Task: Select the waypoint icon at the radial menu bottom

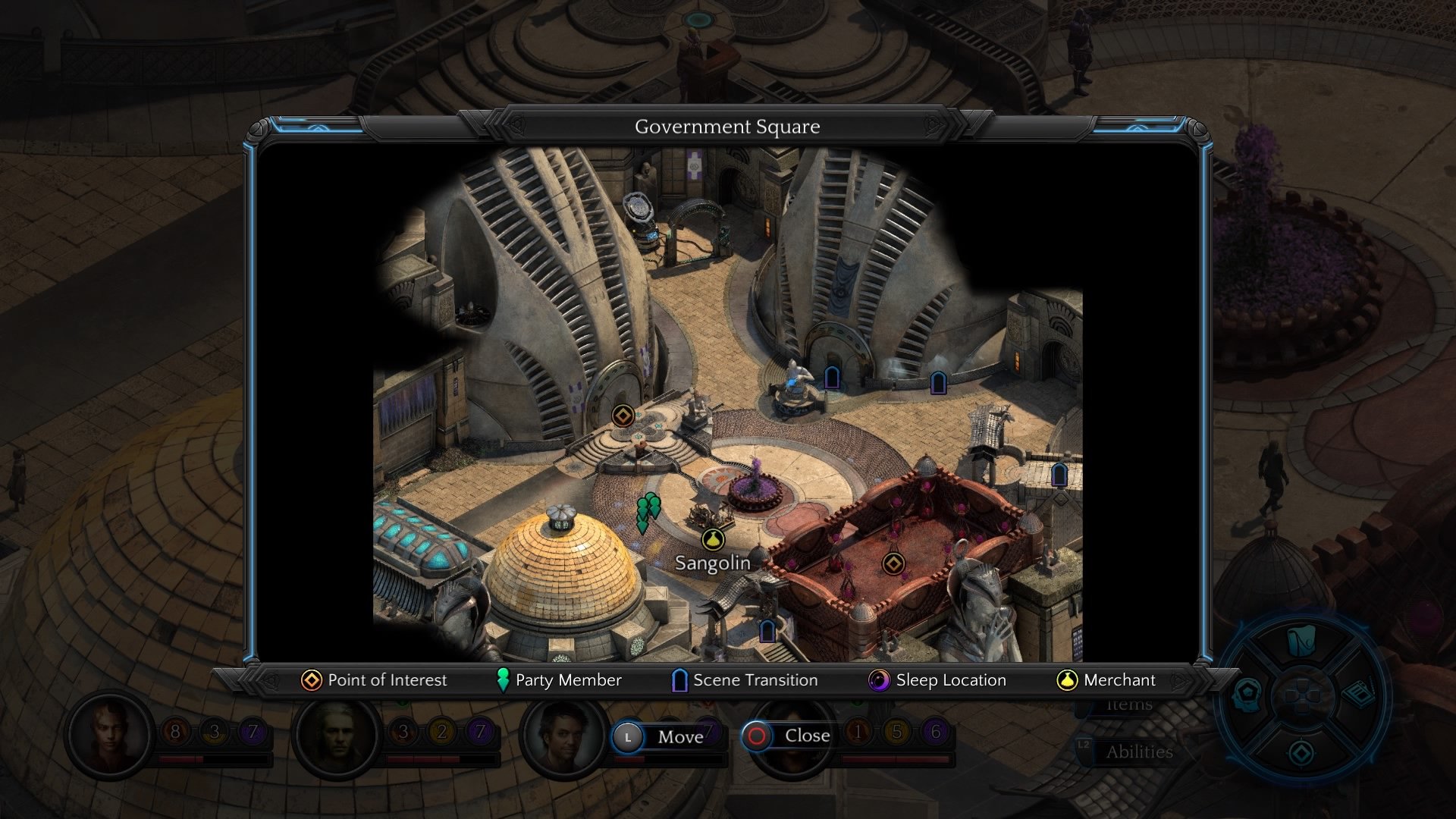Action: (x=1300, y=751)
